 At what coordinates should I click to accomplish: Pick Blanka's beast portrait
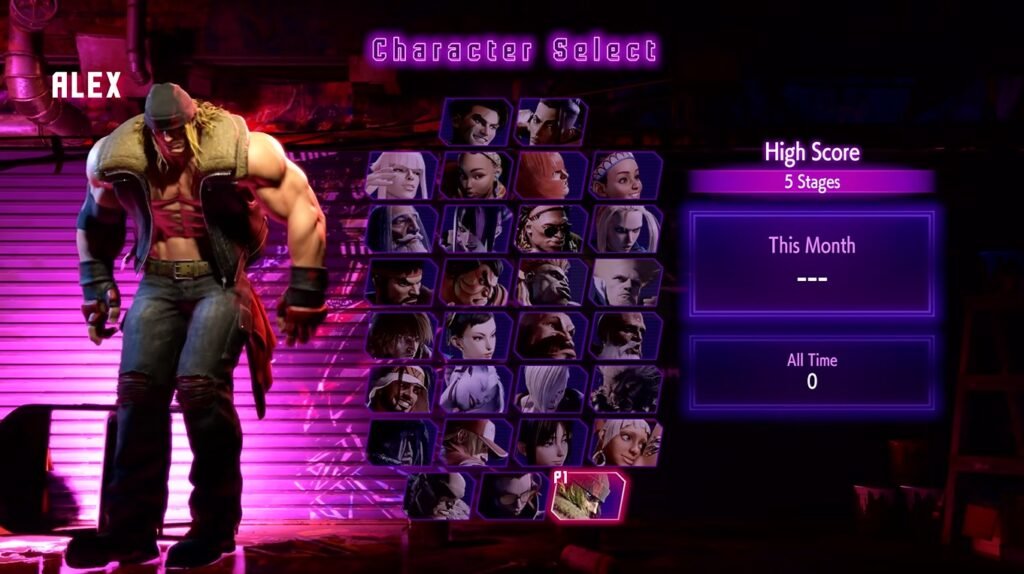pos(550,283)
